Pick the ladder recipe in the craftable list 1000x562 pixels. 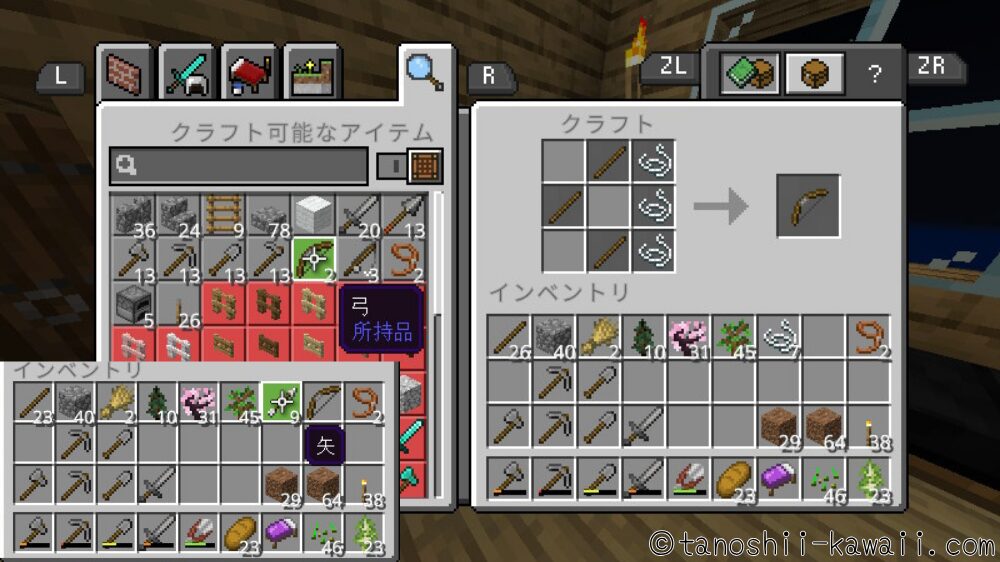(222, 214)
